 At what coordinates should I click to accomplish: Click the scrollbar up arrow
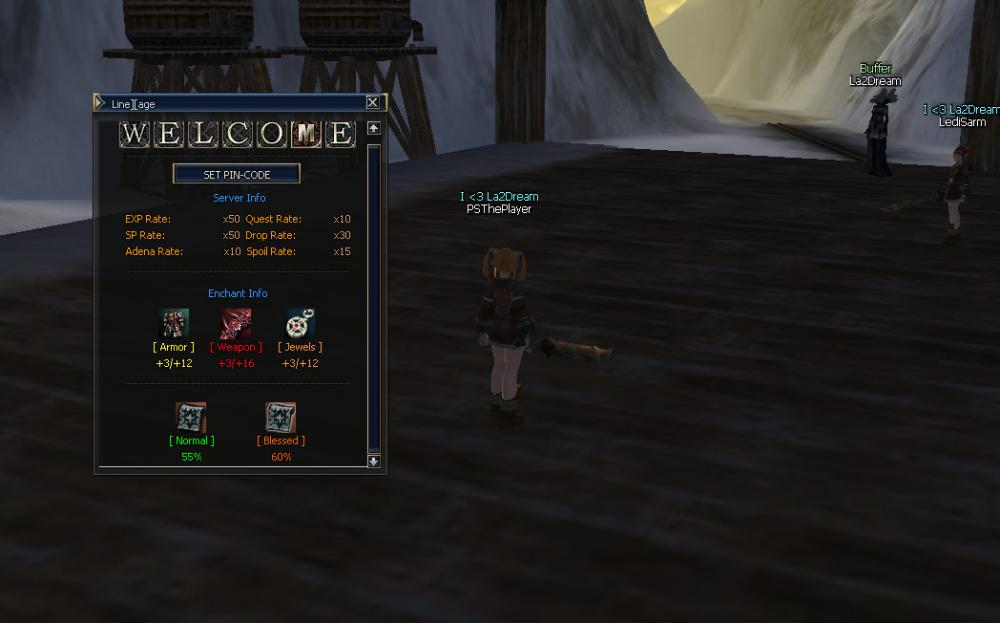click(x=374, y=128)
